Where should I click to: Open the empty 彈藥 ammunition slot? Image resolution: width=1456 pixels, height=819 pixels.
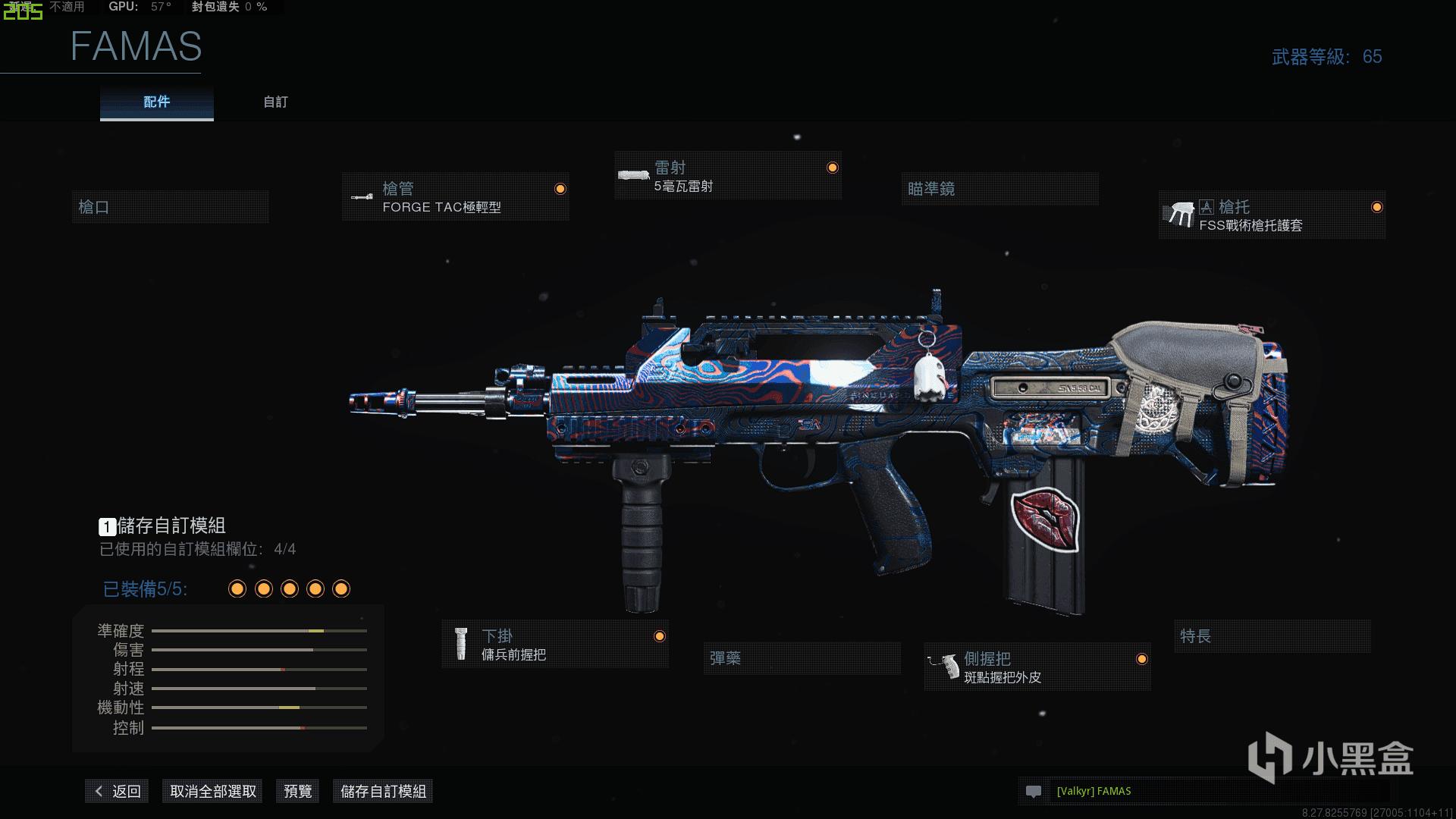(802, 658)
